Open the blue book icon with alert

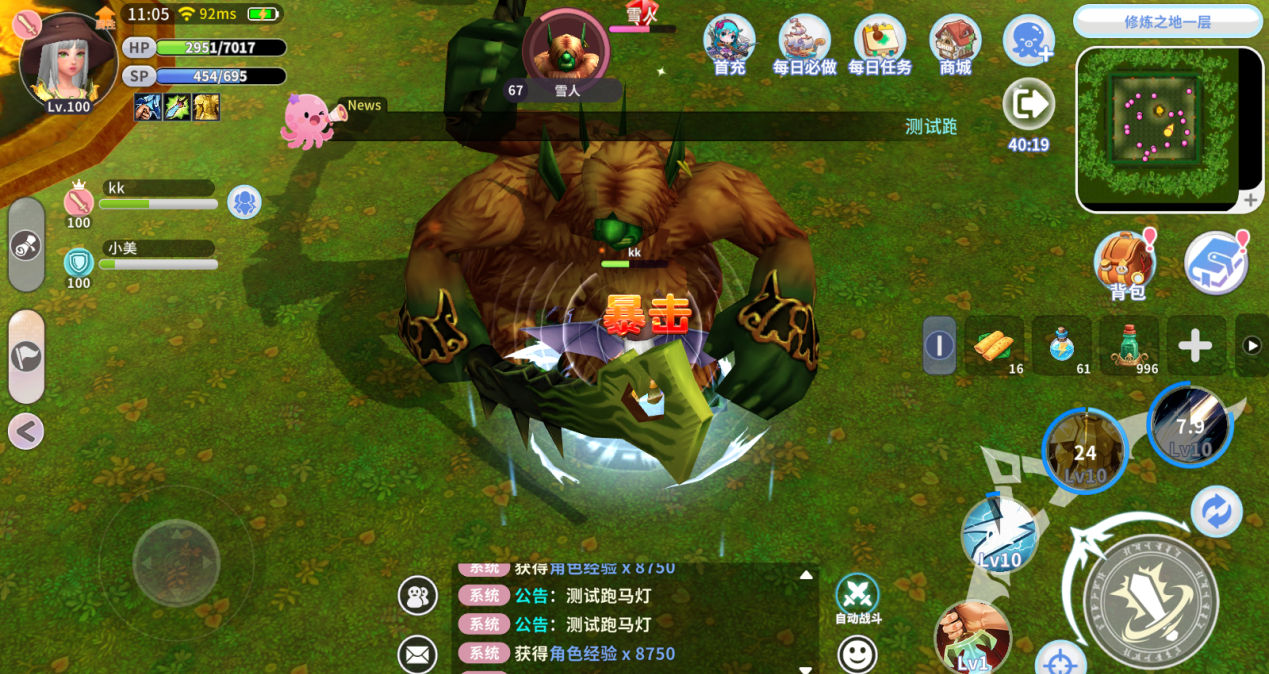click(1215, 264)
